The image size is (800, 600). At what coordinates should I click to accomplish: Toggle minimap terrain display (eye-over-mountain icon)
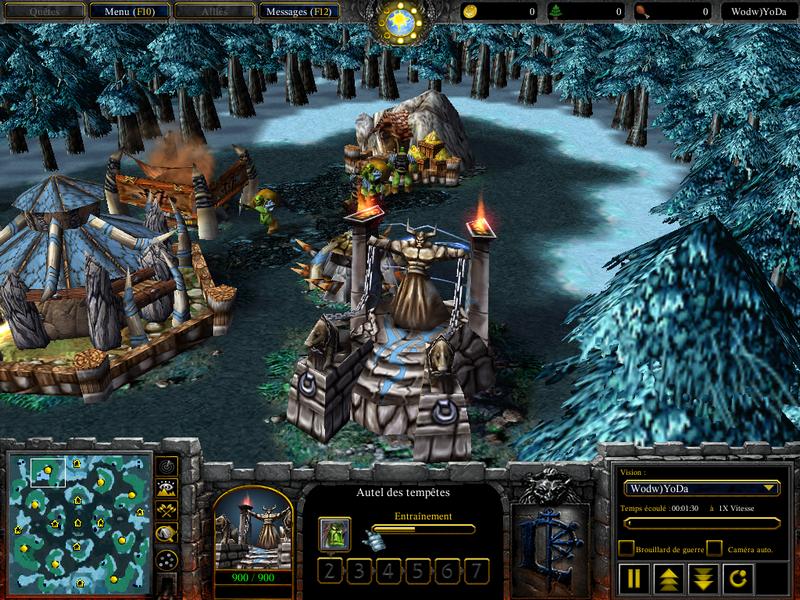167,489
